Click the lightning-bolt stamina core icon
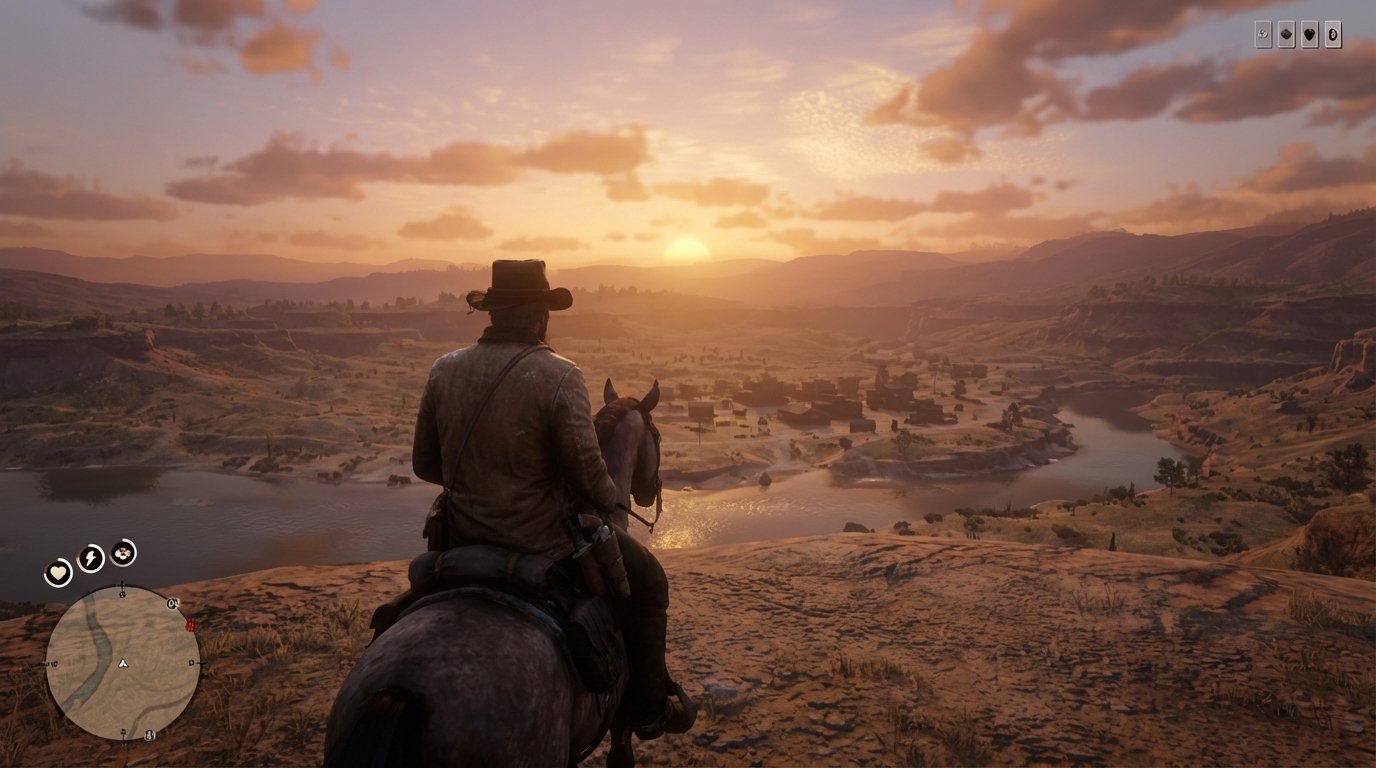 pyautogui.click(x=90, y=557)
